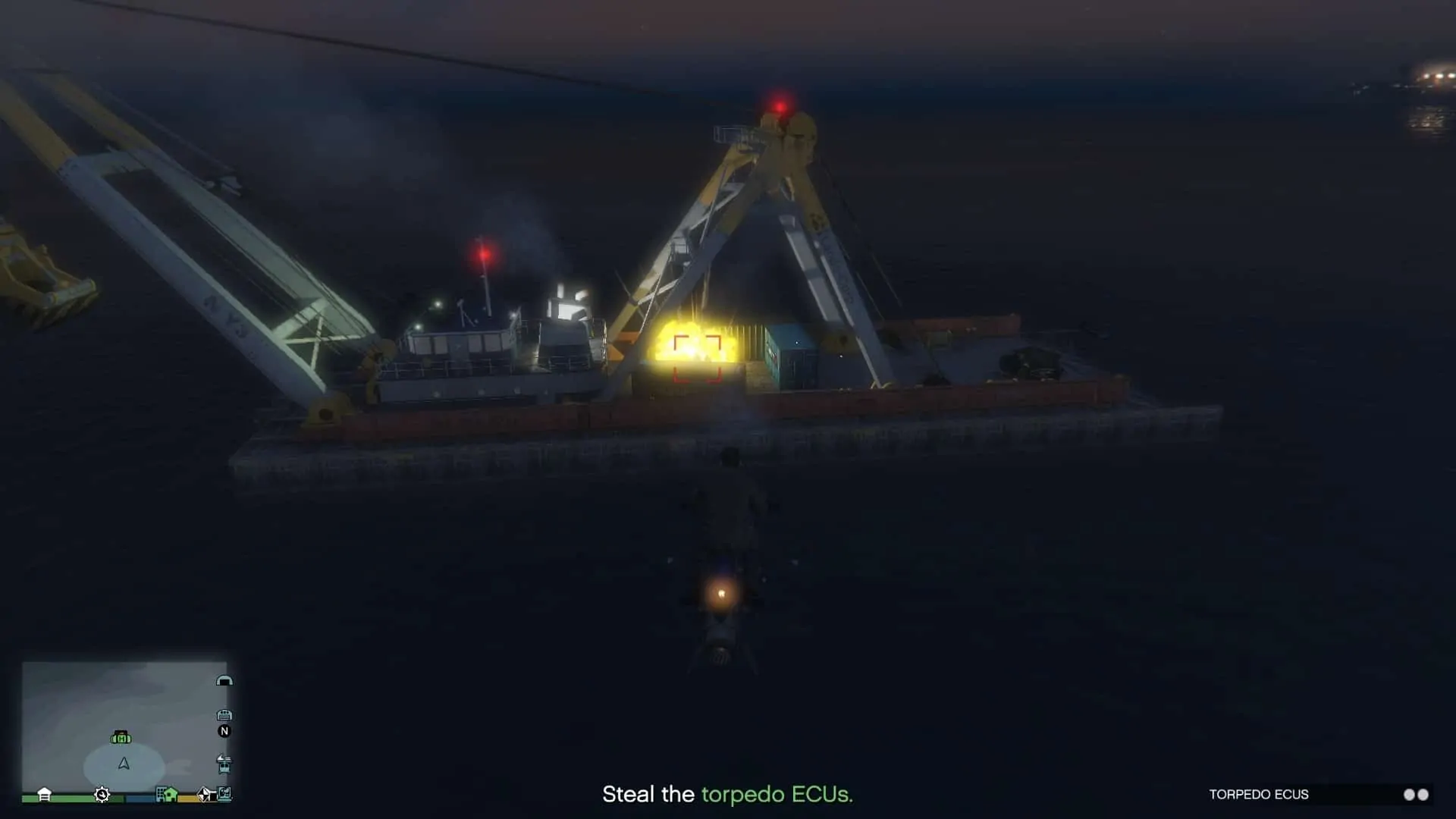Click the office building blip beside the house icon

click(160, 795)
